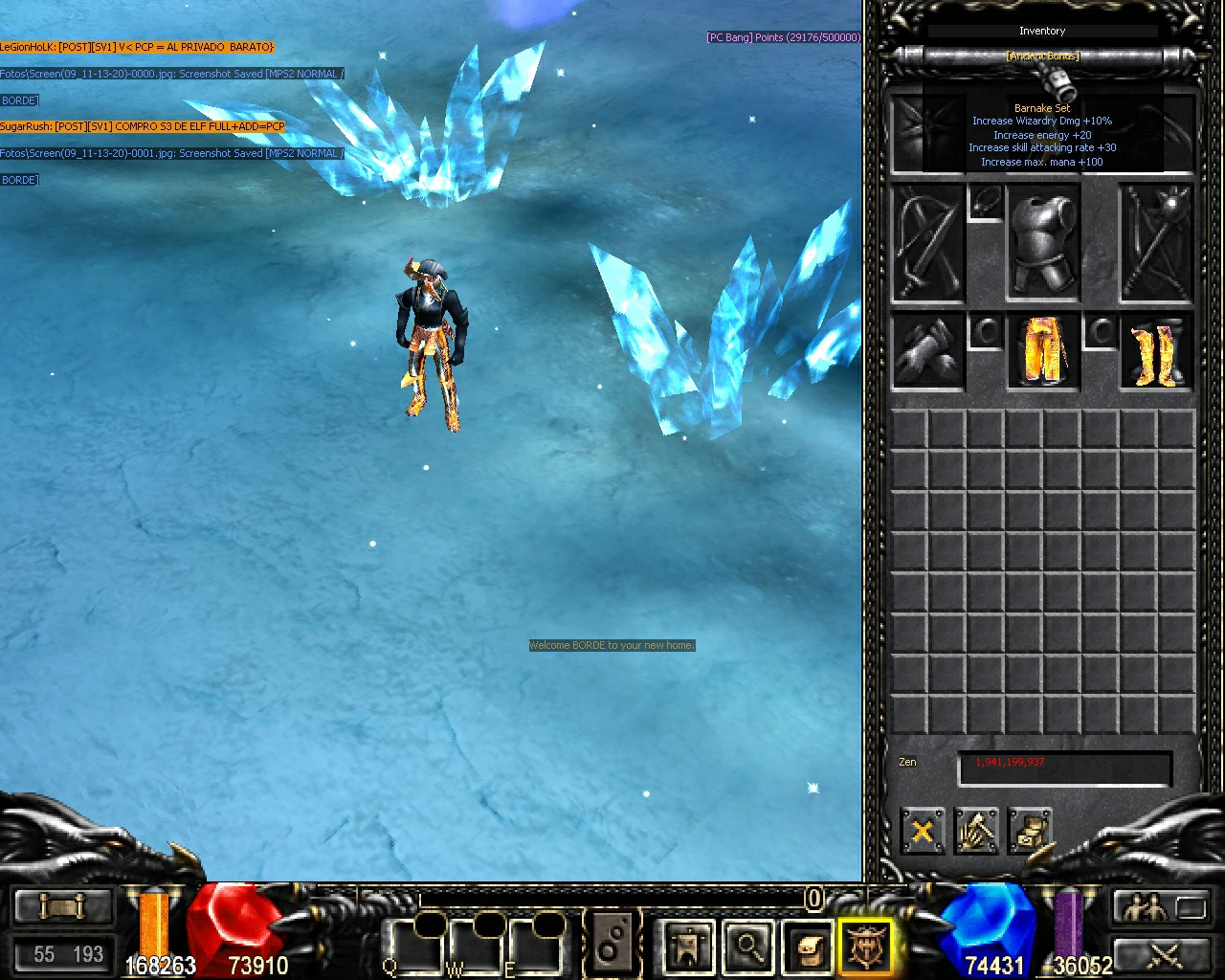Open the item chest icon below the inventory
1225x980 pixels.
[1032, 832]
